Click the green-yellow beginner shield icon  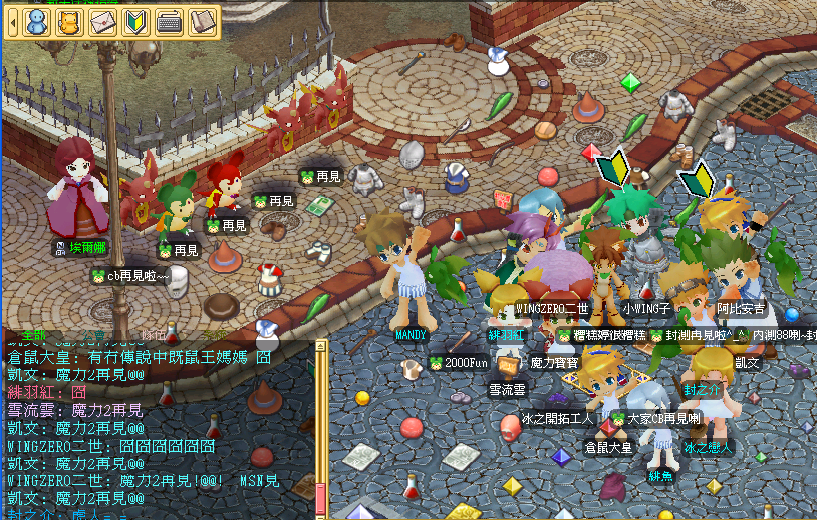pos(134,22)
